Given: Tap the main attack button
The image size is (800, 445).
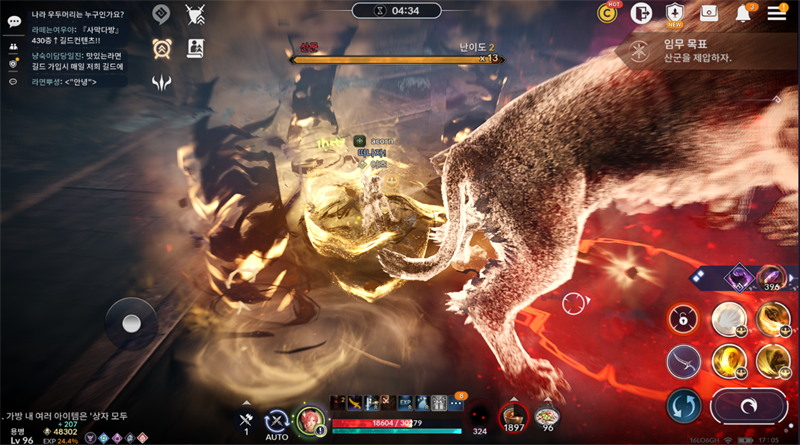Looking at the screenshot, I should [x=748, y=408].
